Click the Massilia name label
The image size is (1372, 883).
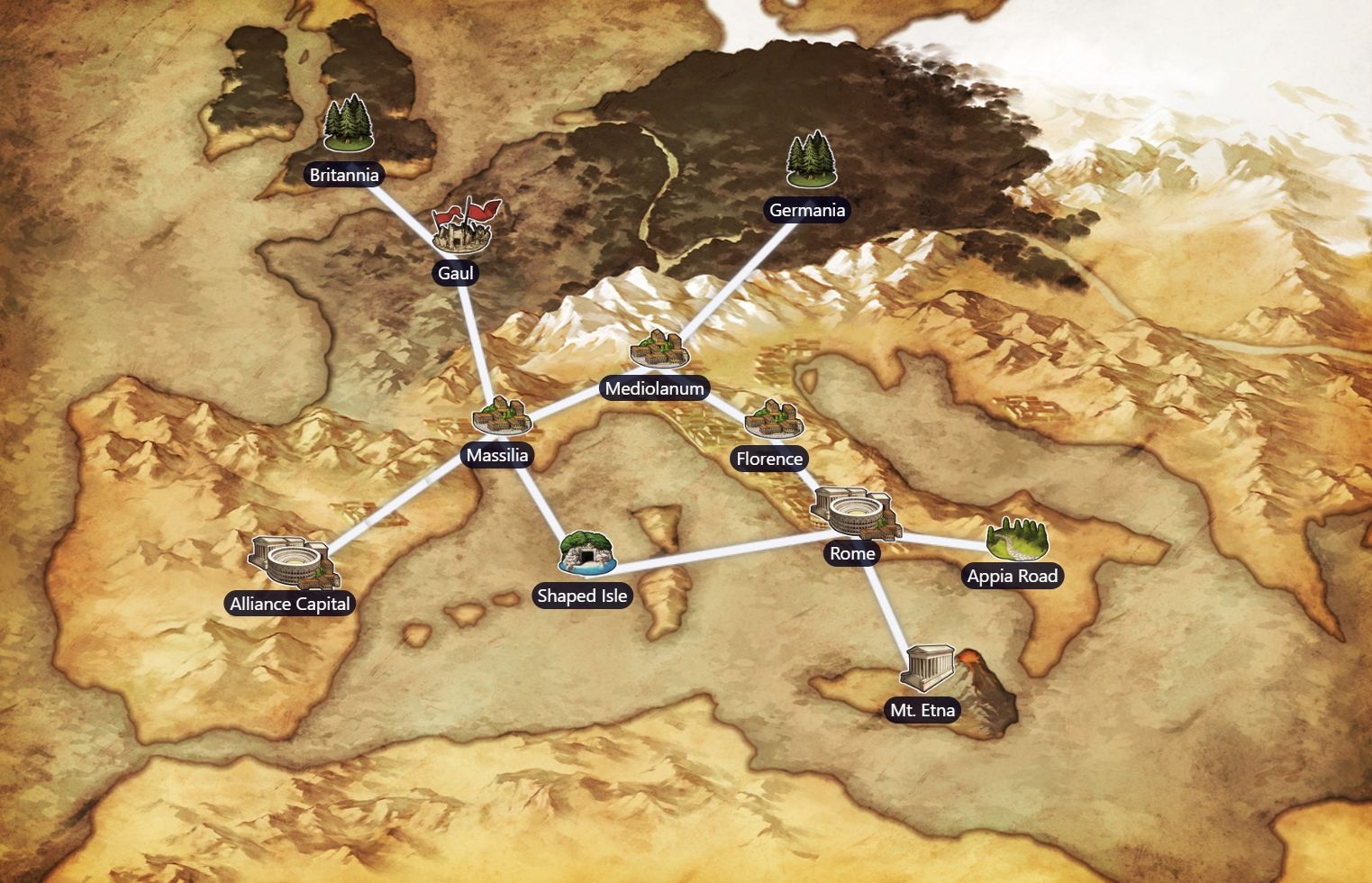[x=499, y=456]
